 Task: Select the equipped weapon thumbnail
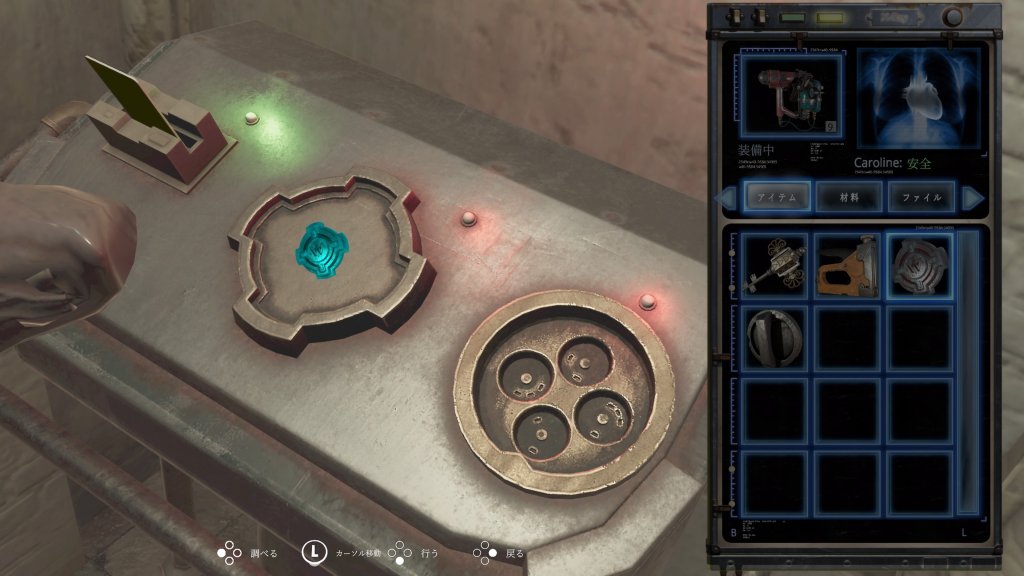tap(789, 96)
